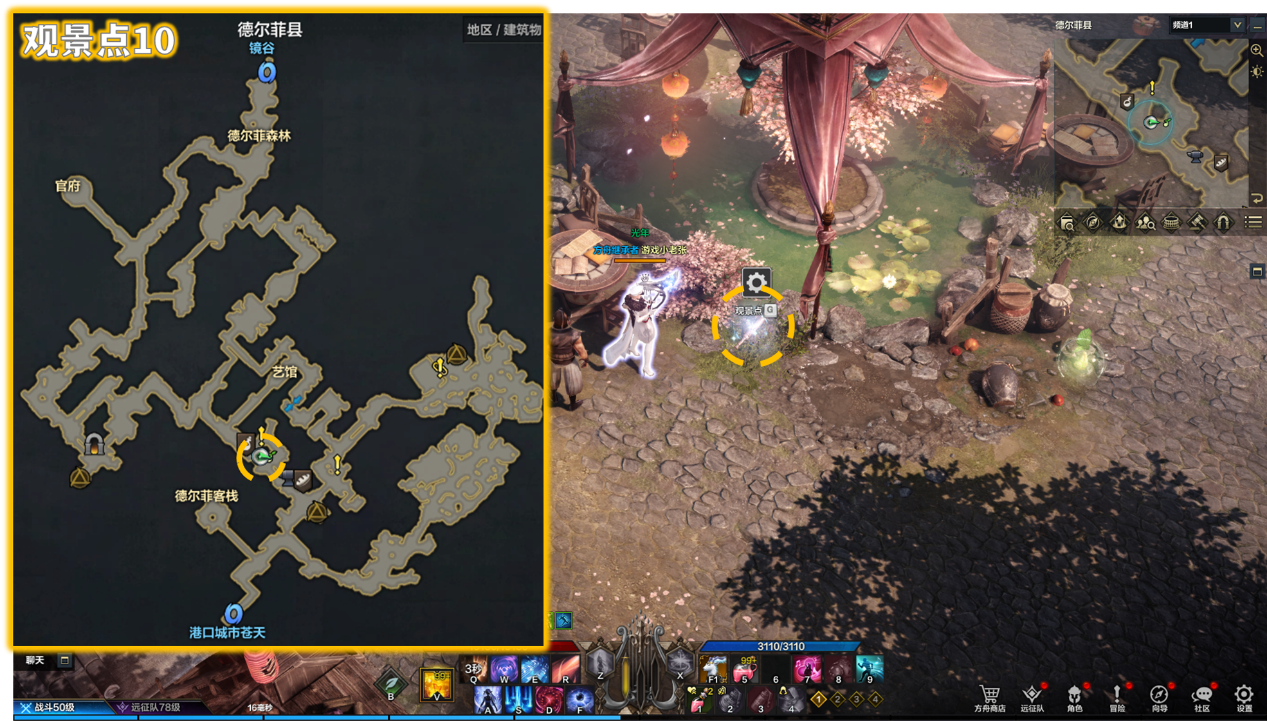Open the 远征队 expedition menu
1267x721 pixels.
coord(1032,696)
